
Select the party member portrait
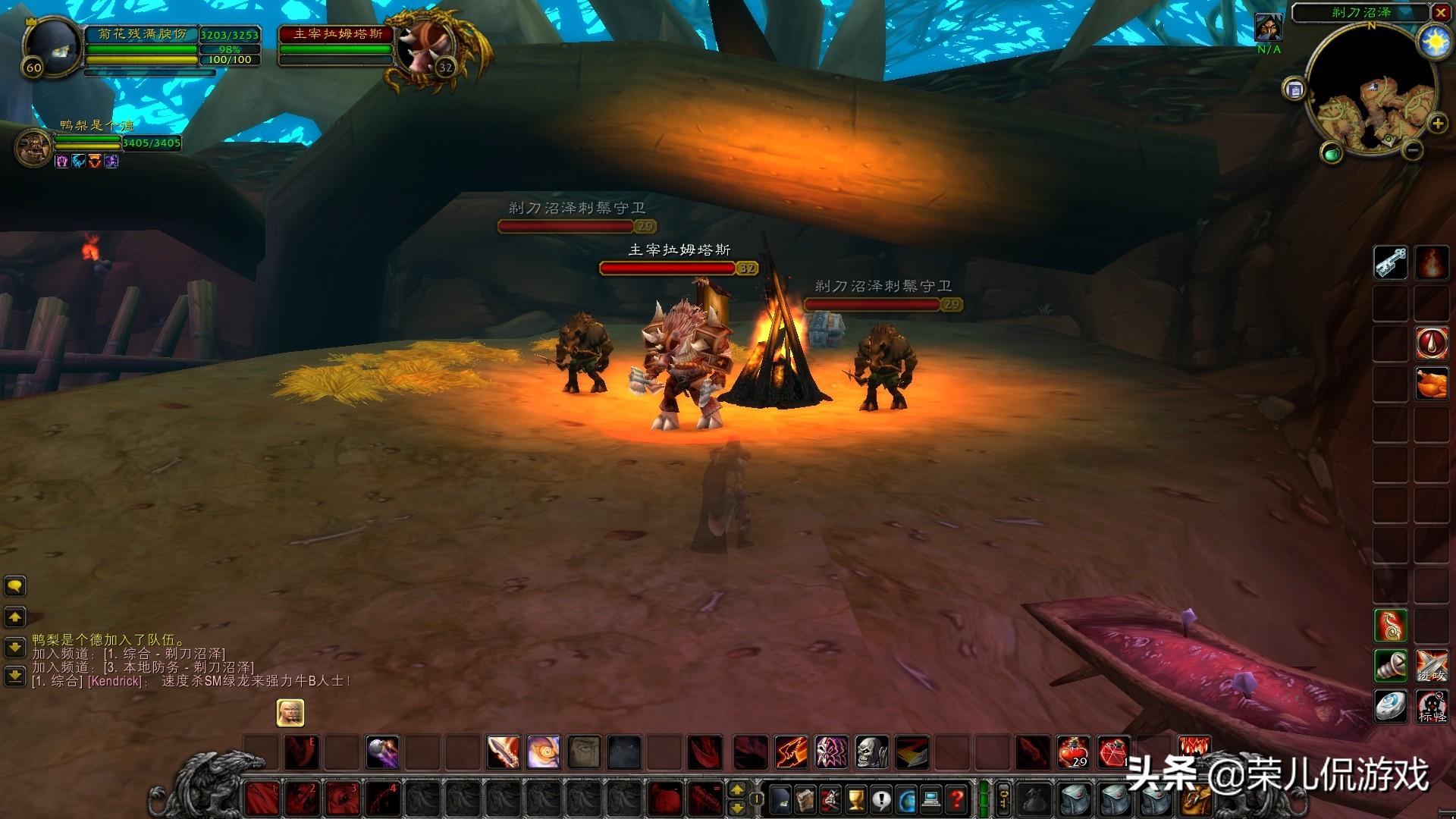click(33, 144)
